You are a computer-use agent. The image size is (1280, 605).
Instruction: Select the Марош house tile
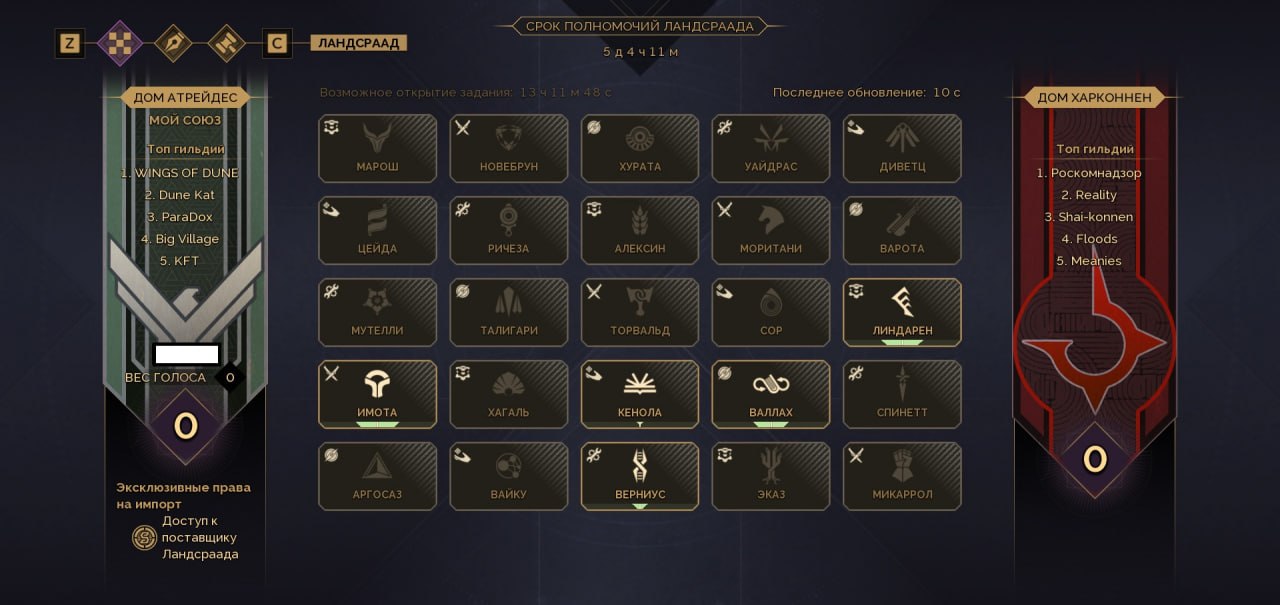tap(377, 148)
